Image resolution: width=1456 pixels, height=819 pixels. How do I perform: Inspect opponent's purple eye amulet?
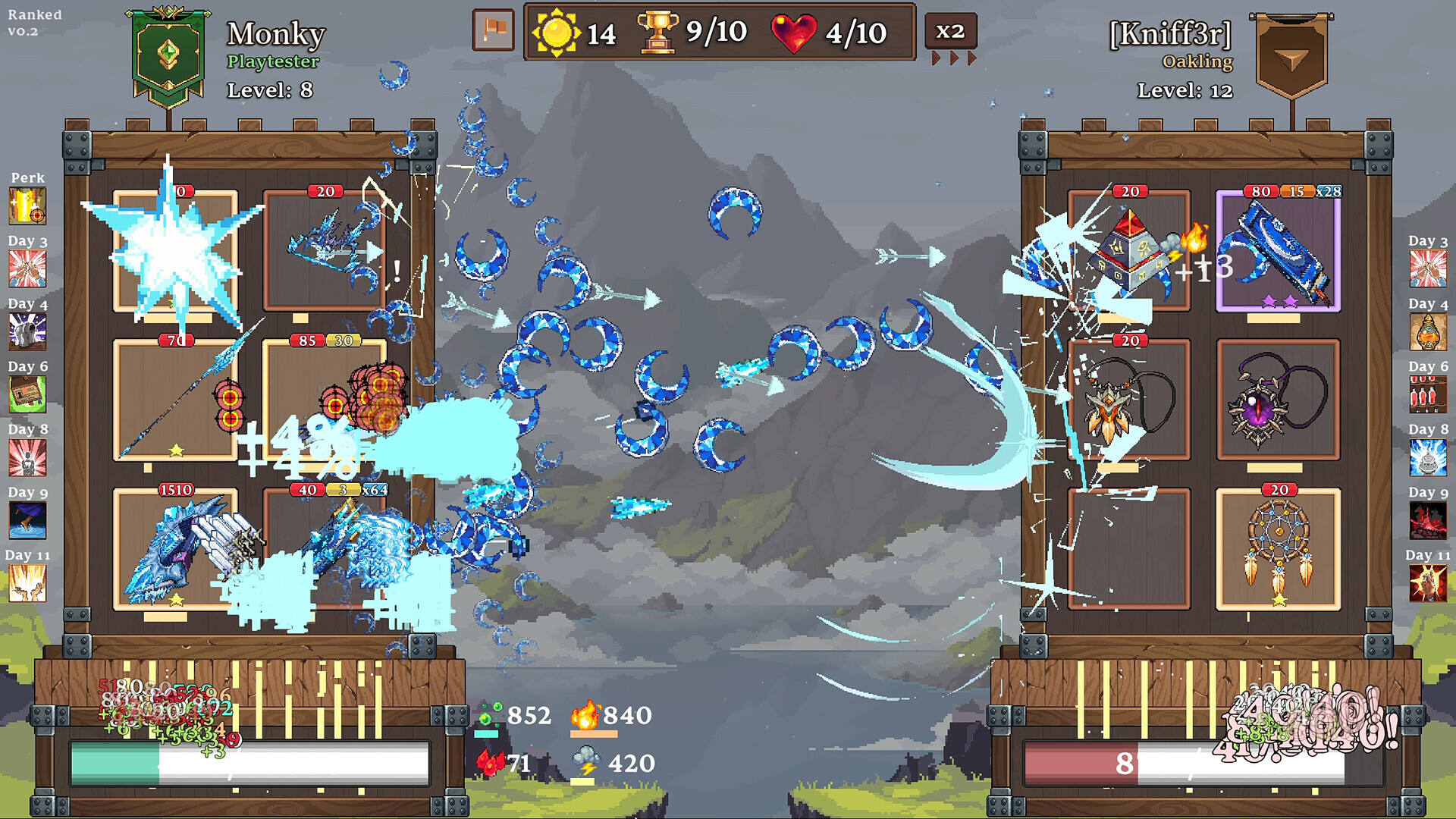1278,400
